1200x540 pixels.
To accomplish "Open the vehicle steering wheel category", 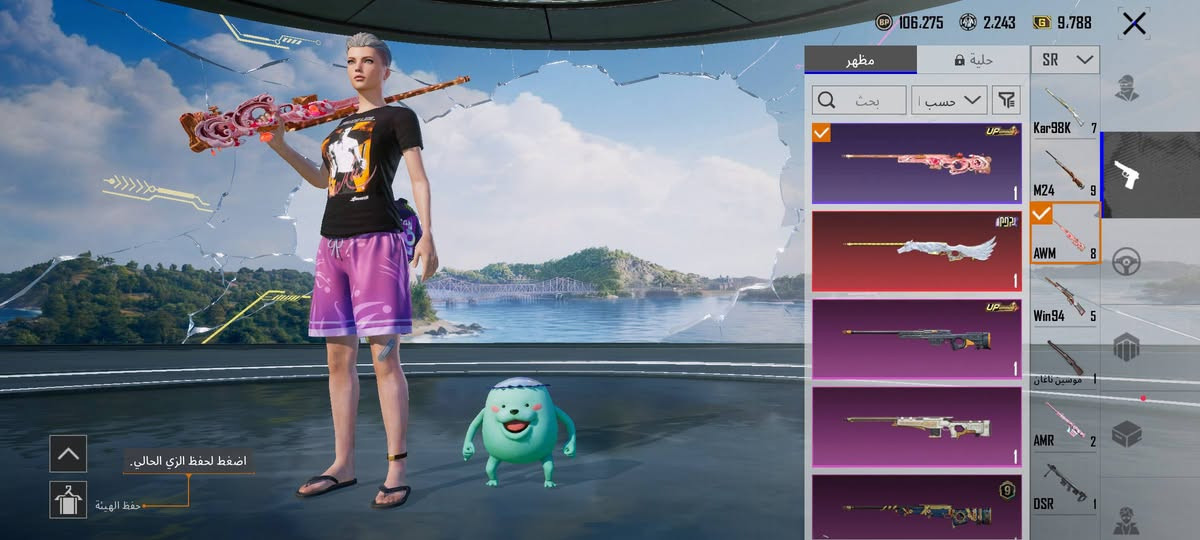I will (1127, 260).
